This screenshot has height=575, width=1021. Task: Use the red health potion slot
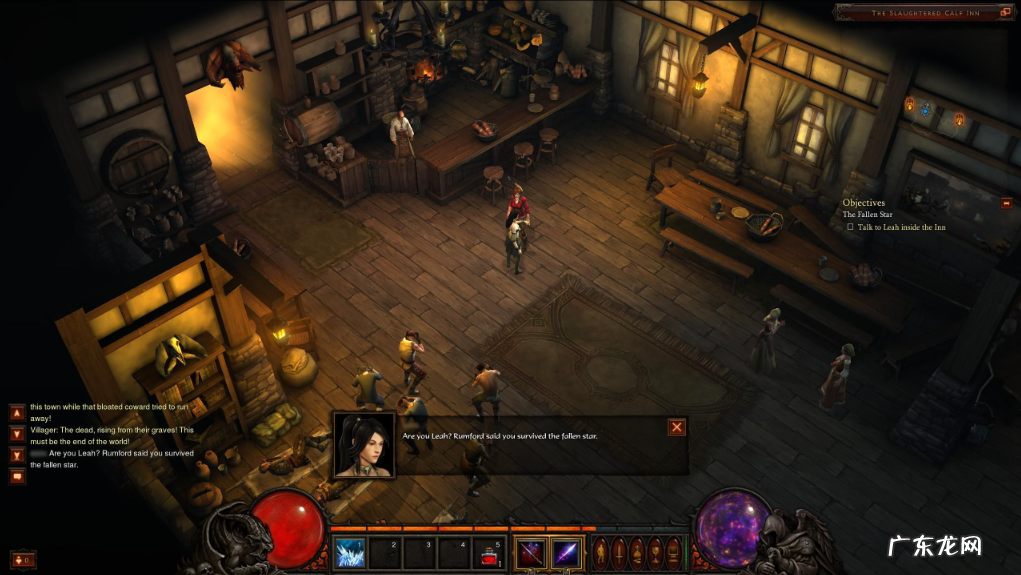tap(489, 552)
